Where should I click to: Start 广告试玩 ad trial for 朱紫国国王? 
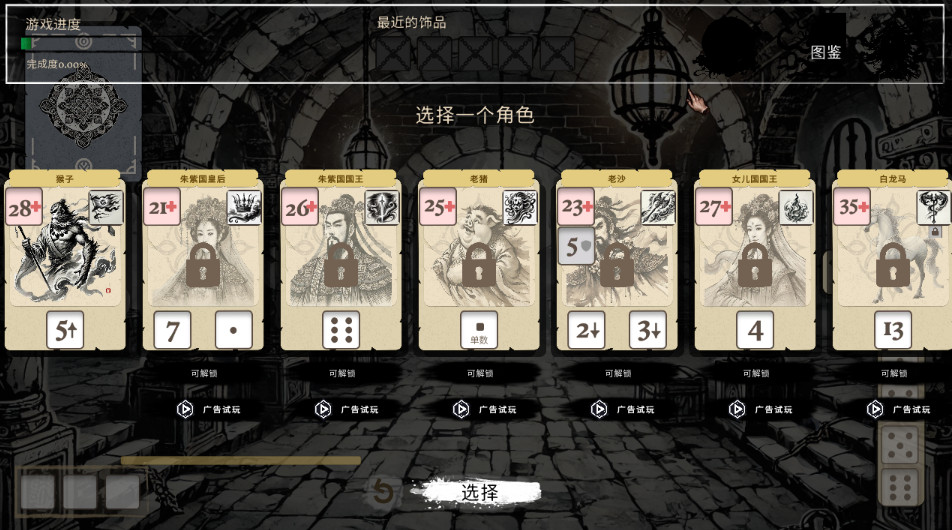(x=345, y=409)
